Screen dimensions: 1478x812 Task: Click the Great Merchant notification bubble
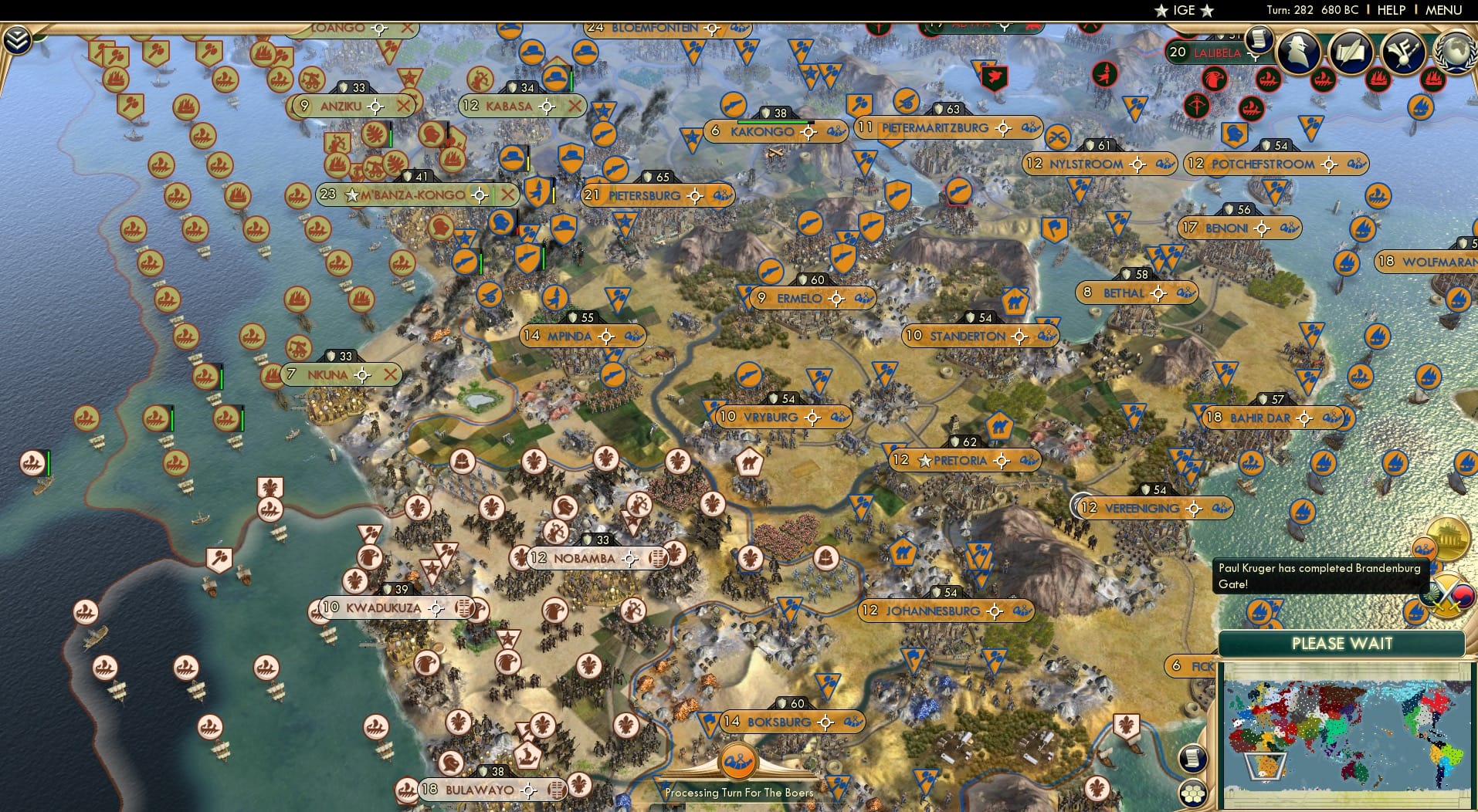(1425, 549)
